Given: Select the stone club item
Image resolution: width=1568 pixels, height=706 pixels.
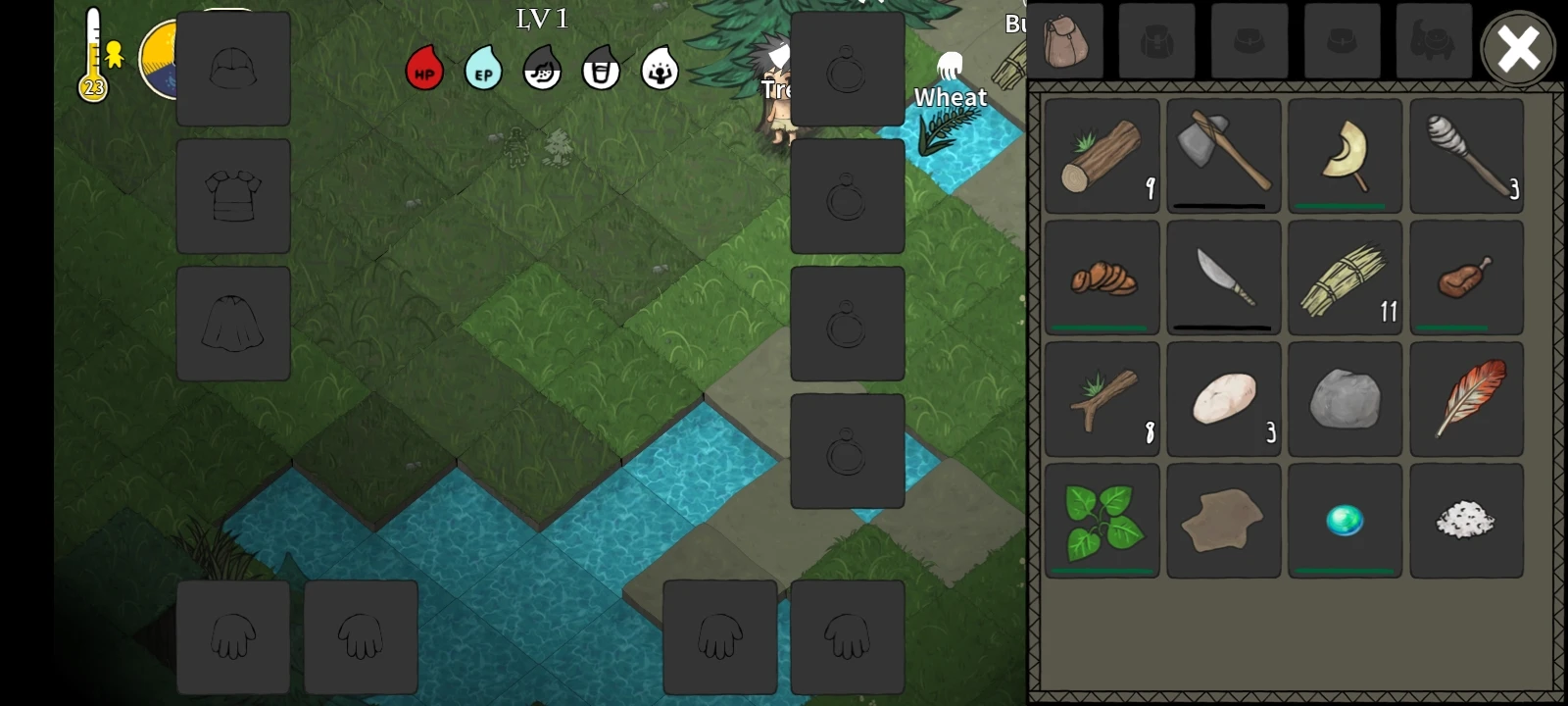Looking at the screenshot, I should (x=1466, y=156).
